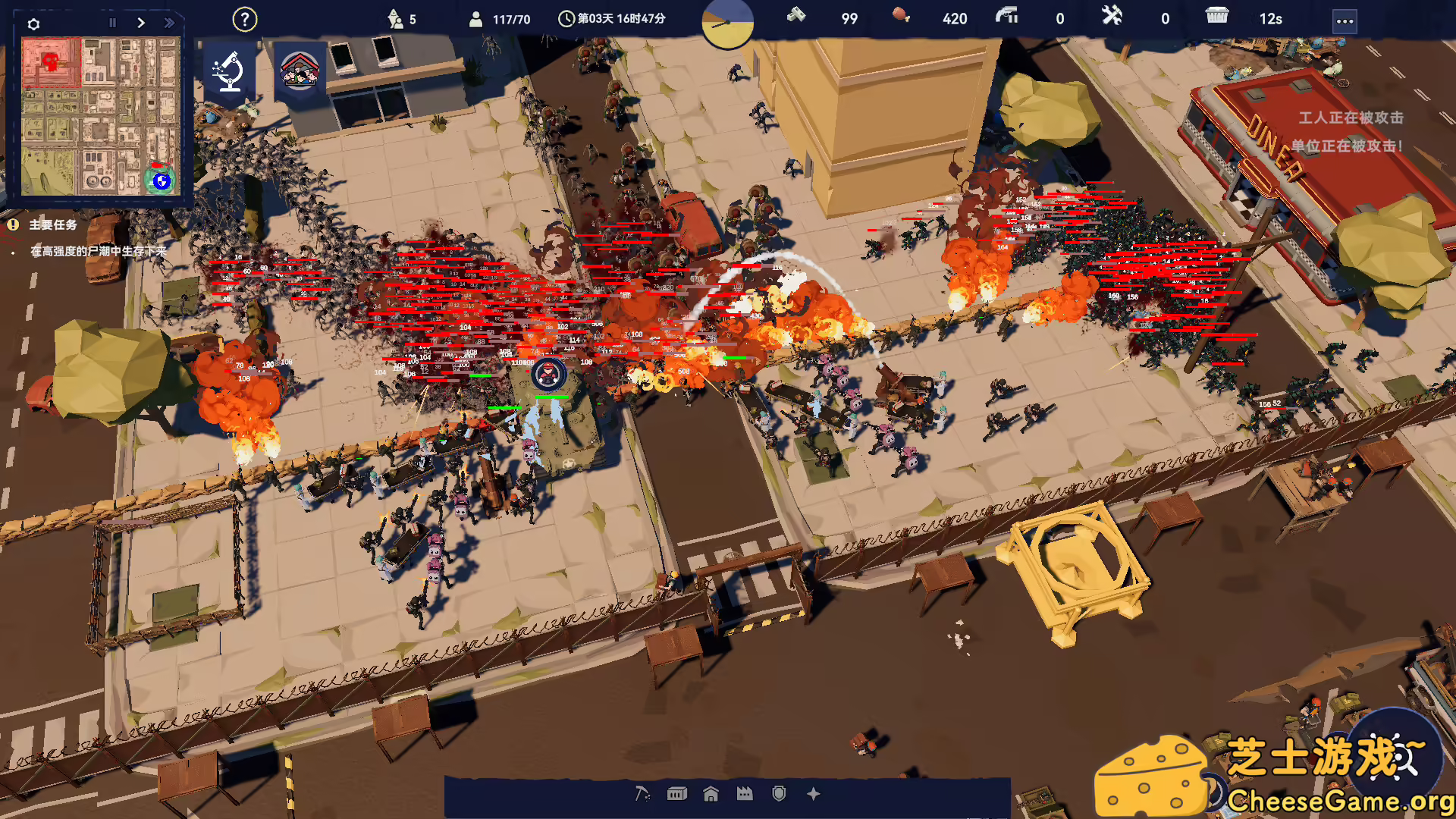Open the microscope research banner
Image resolution: width=1456 pixels, height=819 pixels.
click(228, 73)
